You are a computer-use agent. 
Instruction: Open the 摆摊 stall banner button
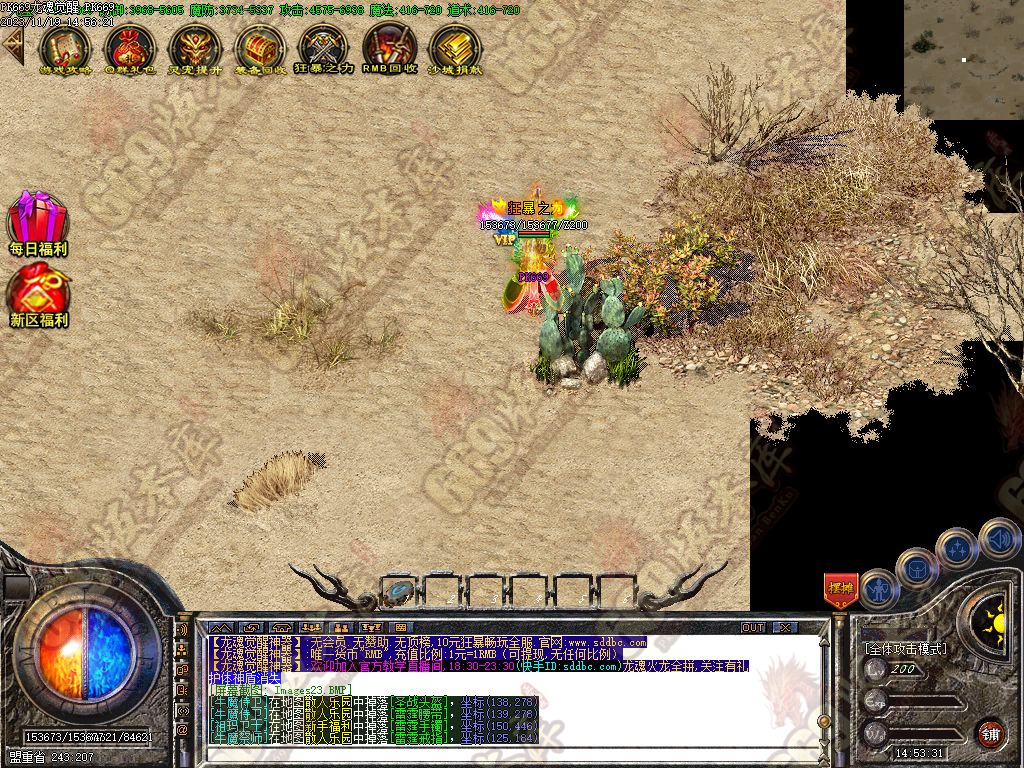pos(841,588)
